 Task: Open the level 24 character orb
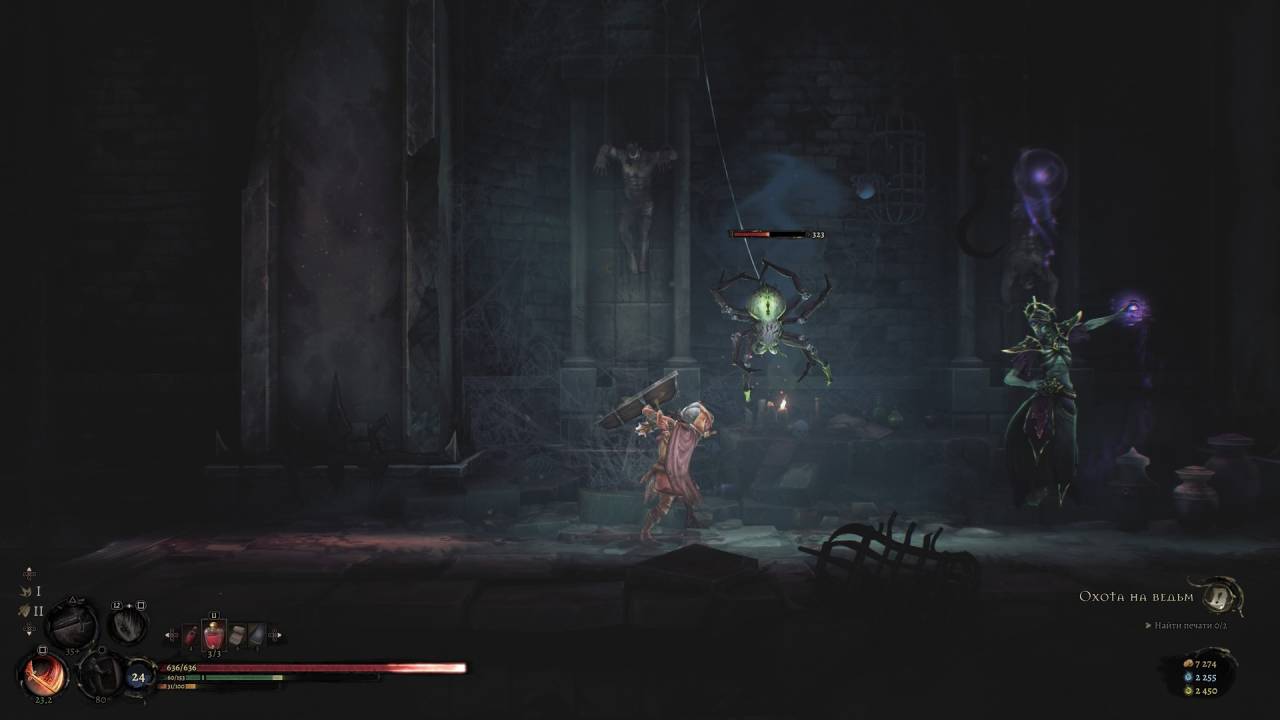click(x=138, y=677)
